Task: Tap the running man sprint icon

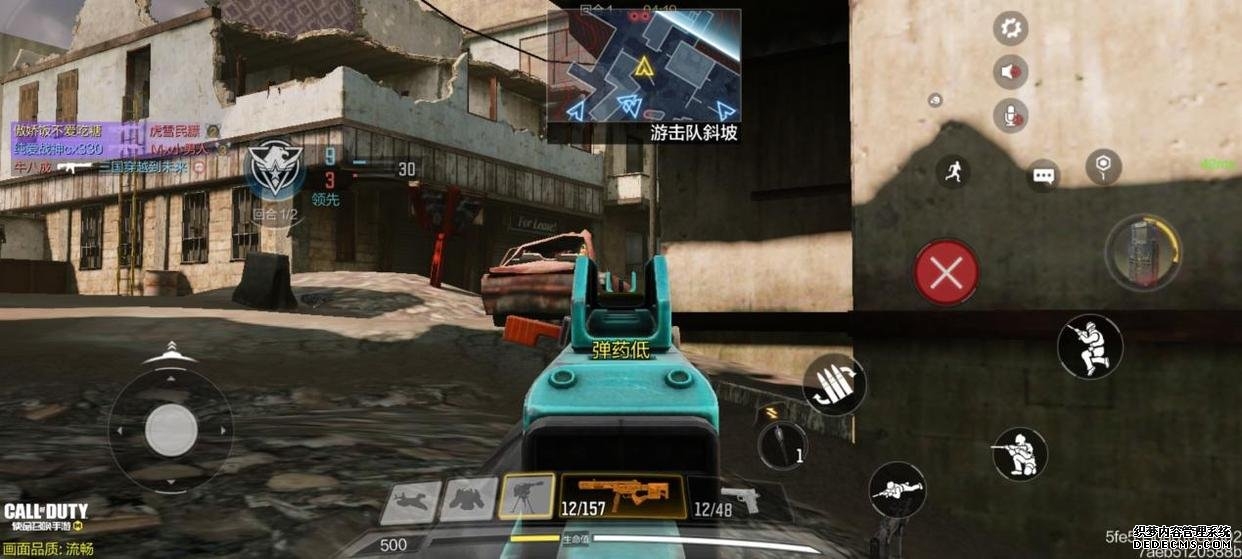Action: (953, 172)
